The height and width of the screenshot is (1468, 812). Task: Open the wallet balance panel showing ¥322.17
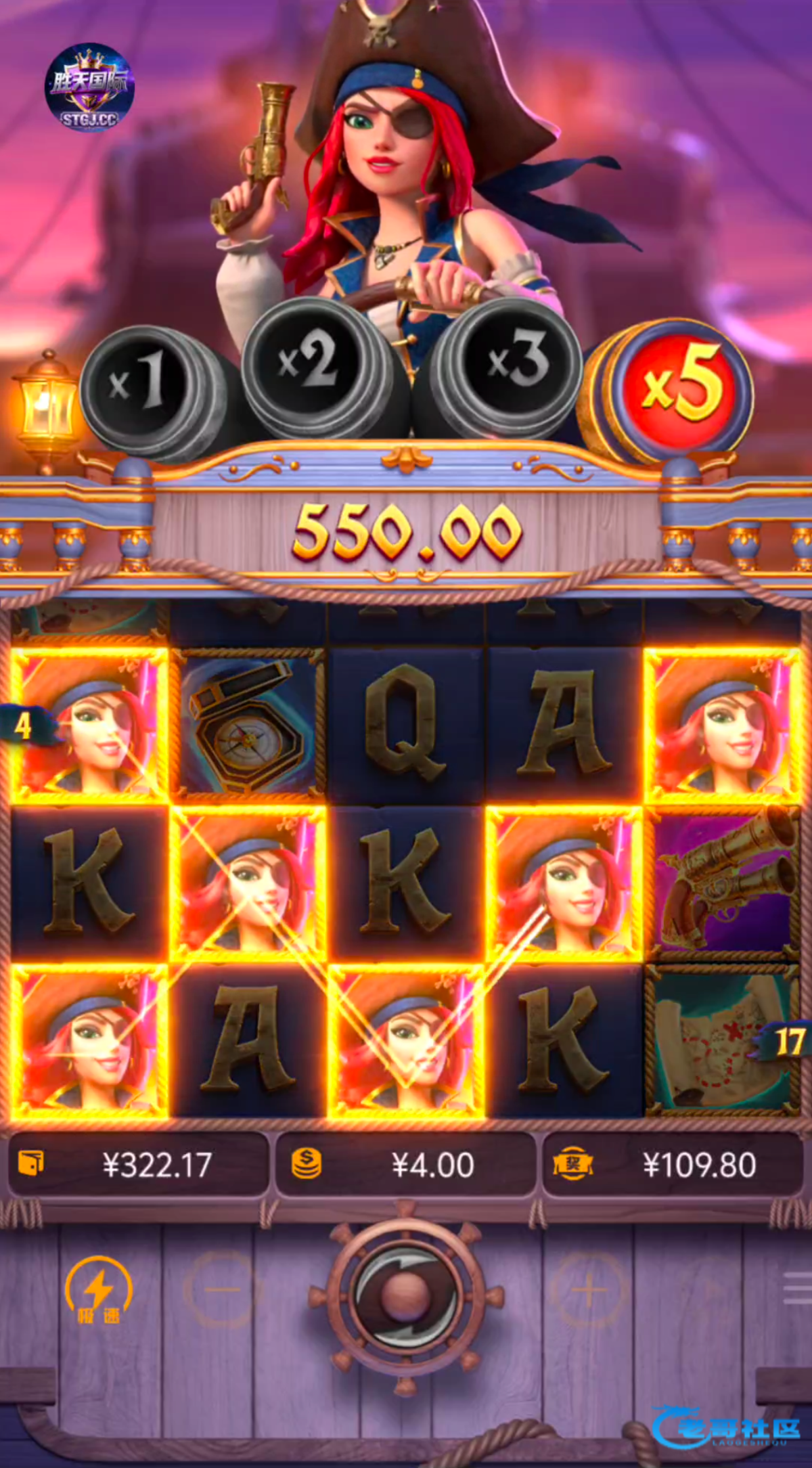click(x=138, y=1165)
